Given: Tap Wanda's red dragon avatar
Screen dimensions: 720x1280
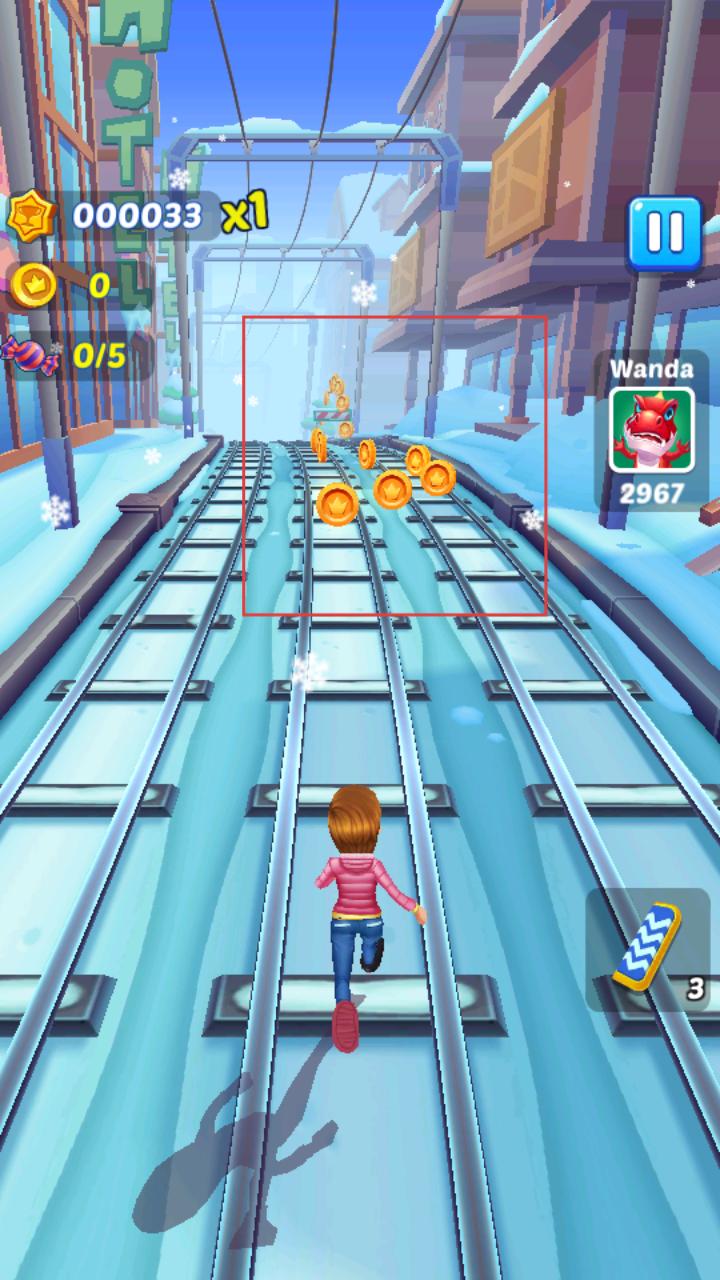Looking at the screenshot, I should [652, 430].
